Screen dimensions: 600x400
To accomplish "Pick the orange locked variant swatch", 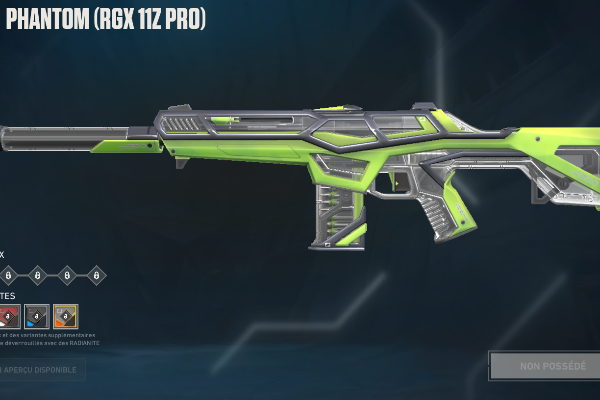I will pyautogui.click(x=66, y=317).
